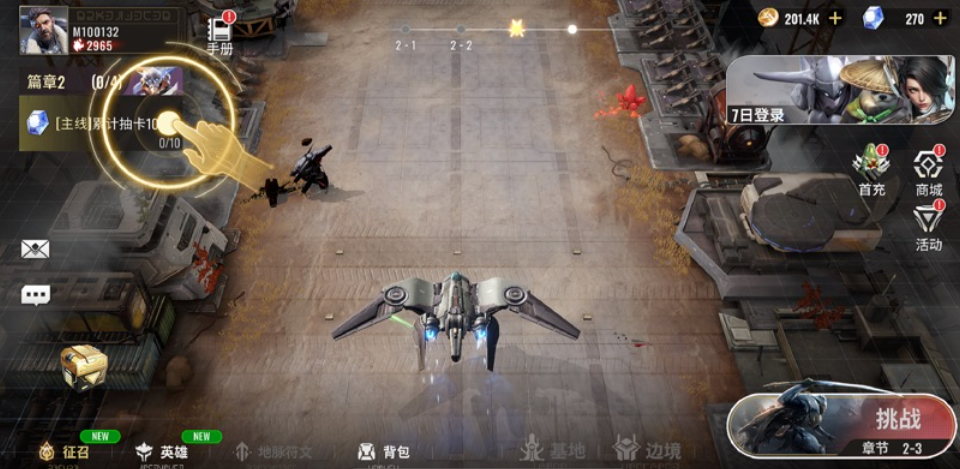Open the 背包 backpack tab
Image resolution: width=960 pixels, height=469 pixels.
click(384, 452)
